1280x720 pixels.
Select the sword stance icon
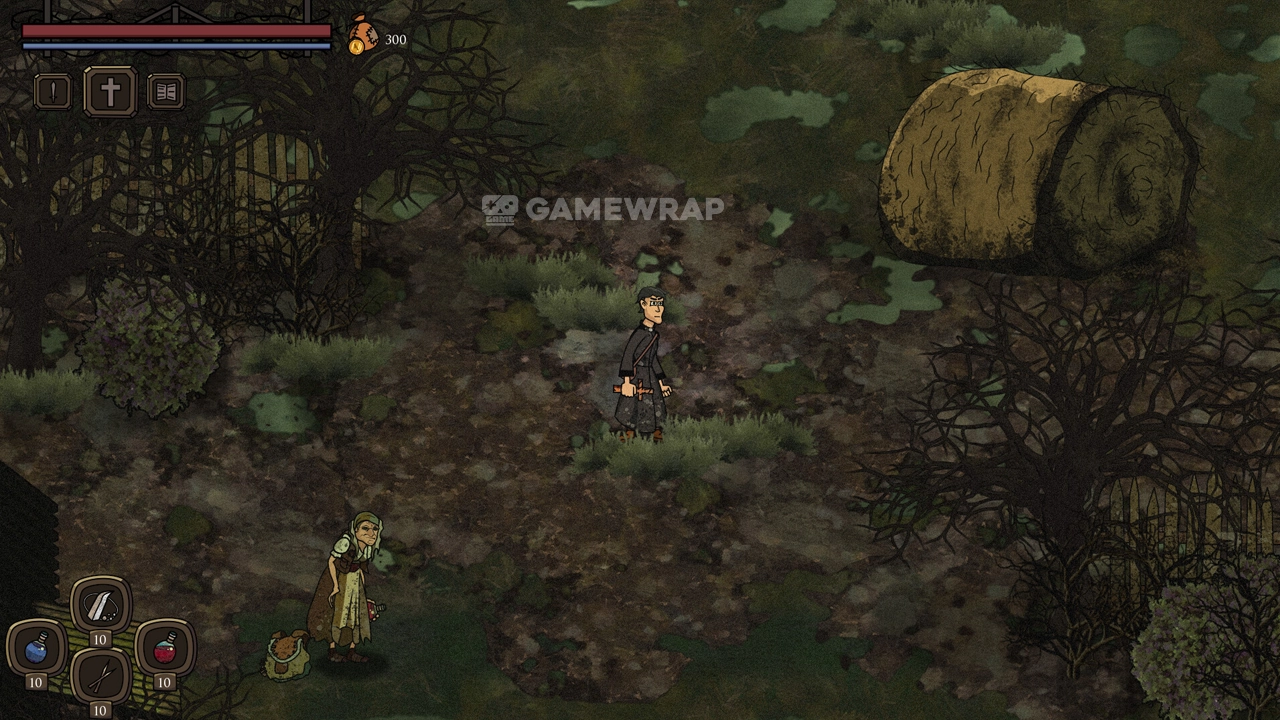pyautogui.click(x=52, y=93)
